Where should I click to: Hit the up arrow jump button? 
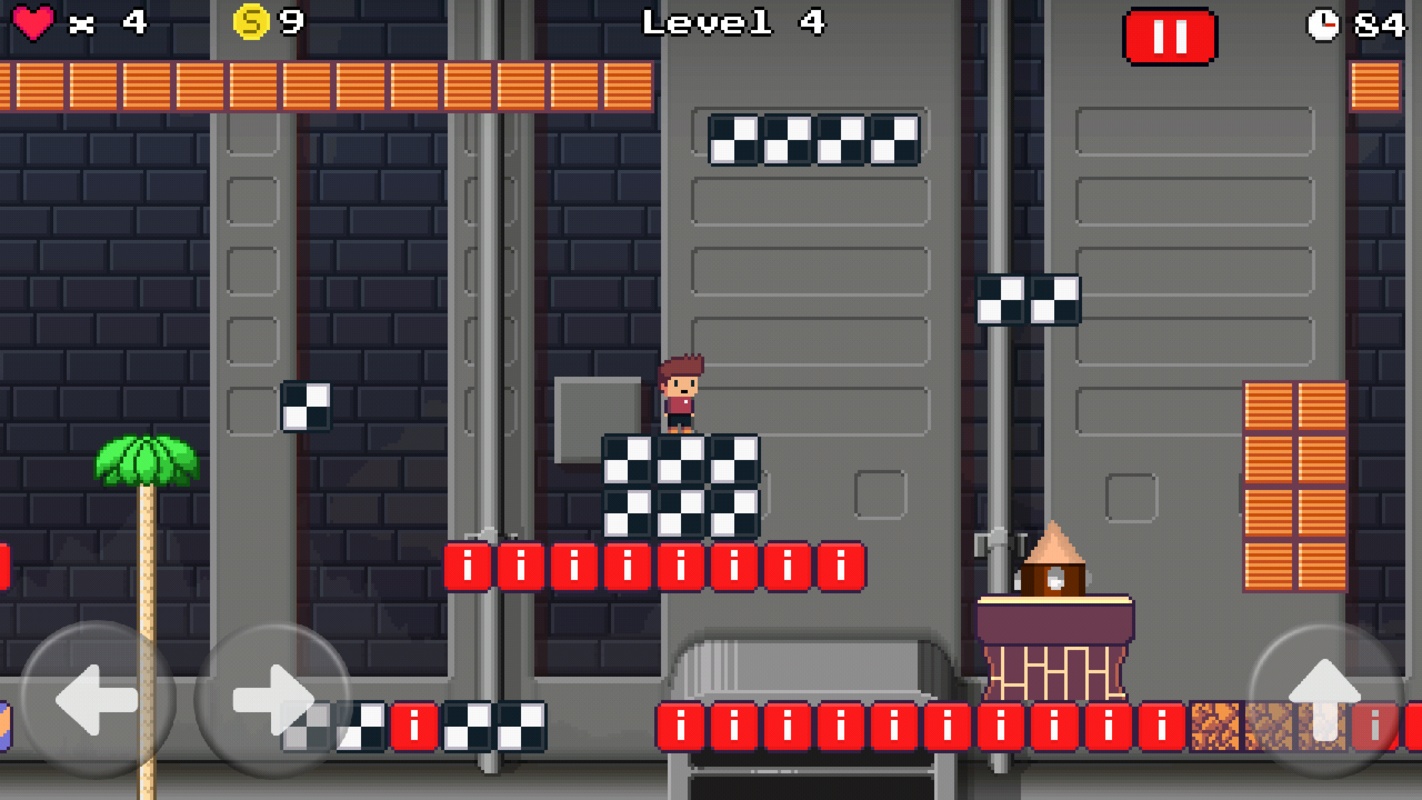1324,699
